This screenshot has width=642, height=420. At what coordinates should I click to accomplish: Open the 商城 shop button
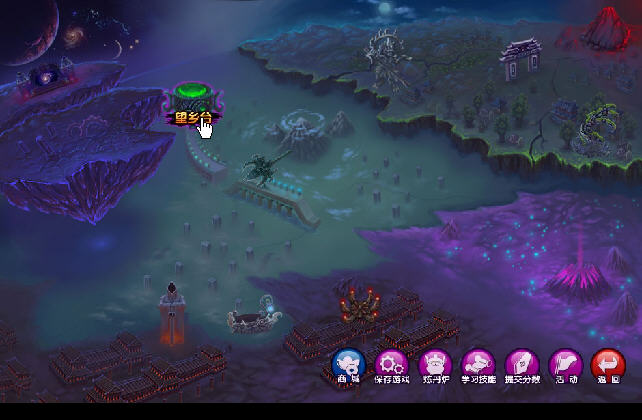click(348, 364)
